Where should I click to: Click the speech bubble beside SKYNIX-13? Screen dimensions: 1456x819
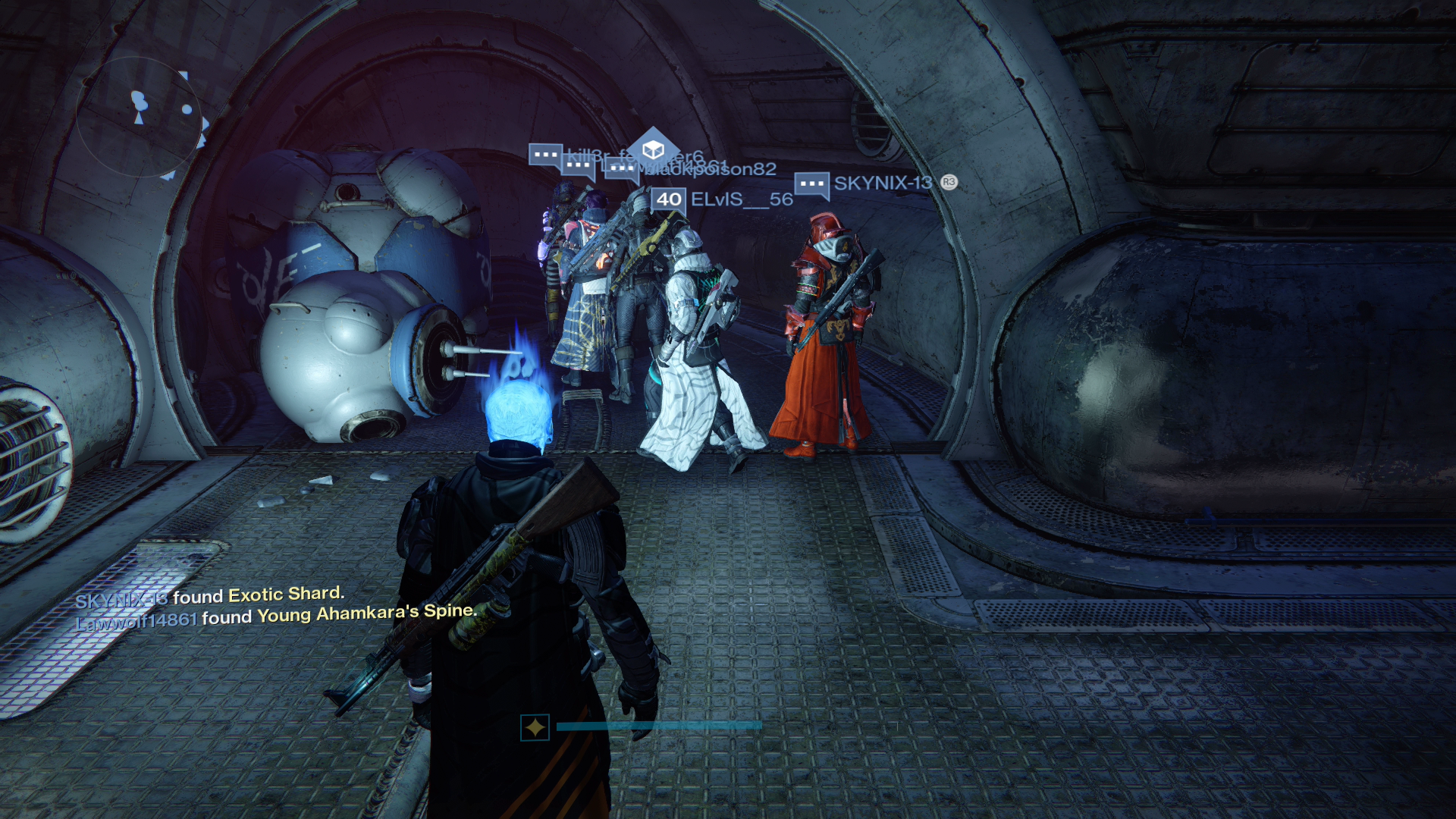pos(811,184)
